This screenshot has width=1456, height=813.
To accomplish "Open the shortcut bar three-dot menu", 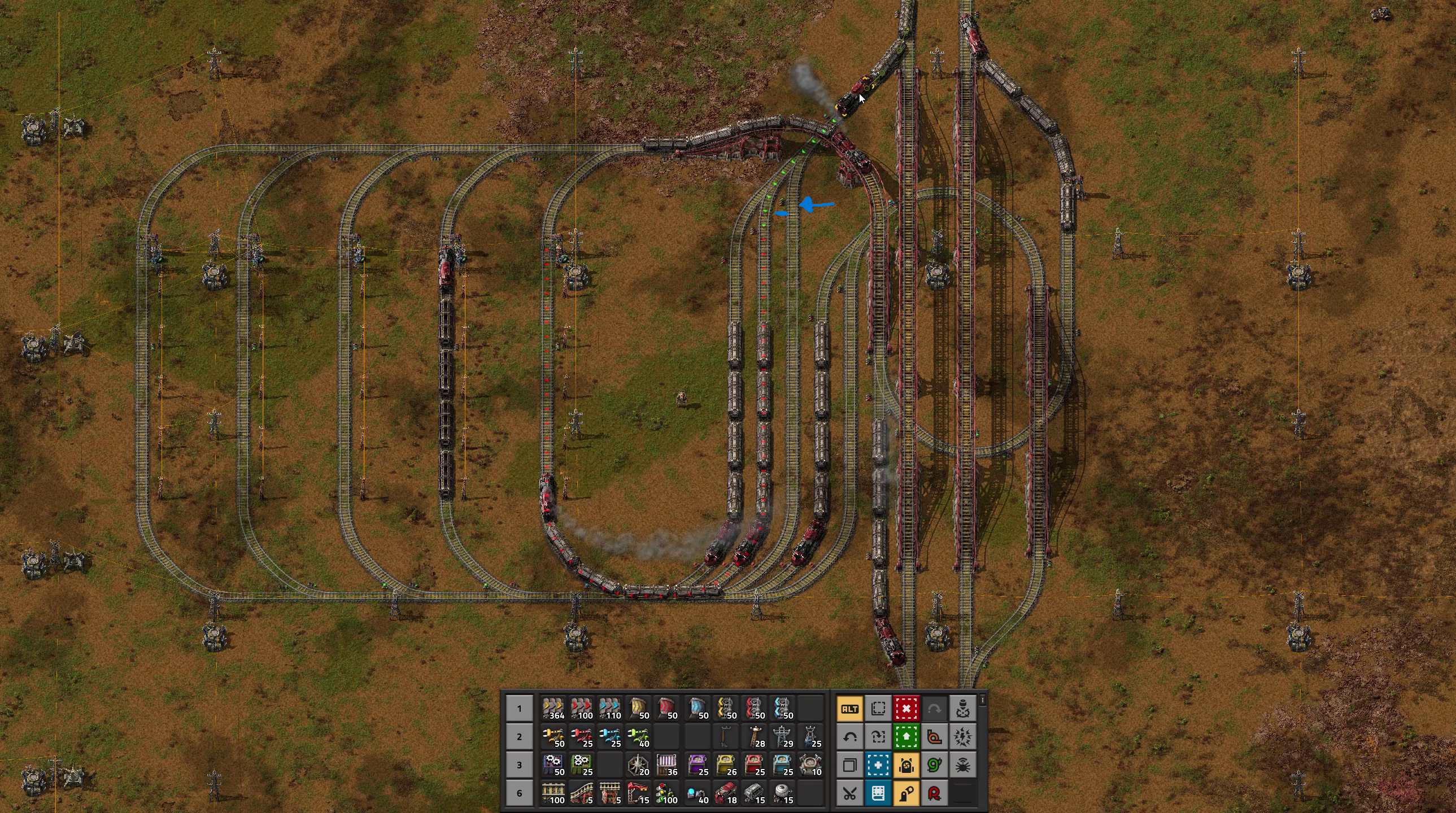I will [x=983, y=701].
